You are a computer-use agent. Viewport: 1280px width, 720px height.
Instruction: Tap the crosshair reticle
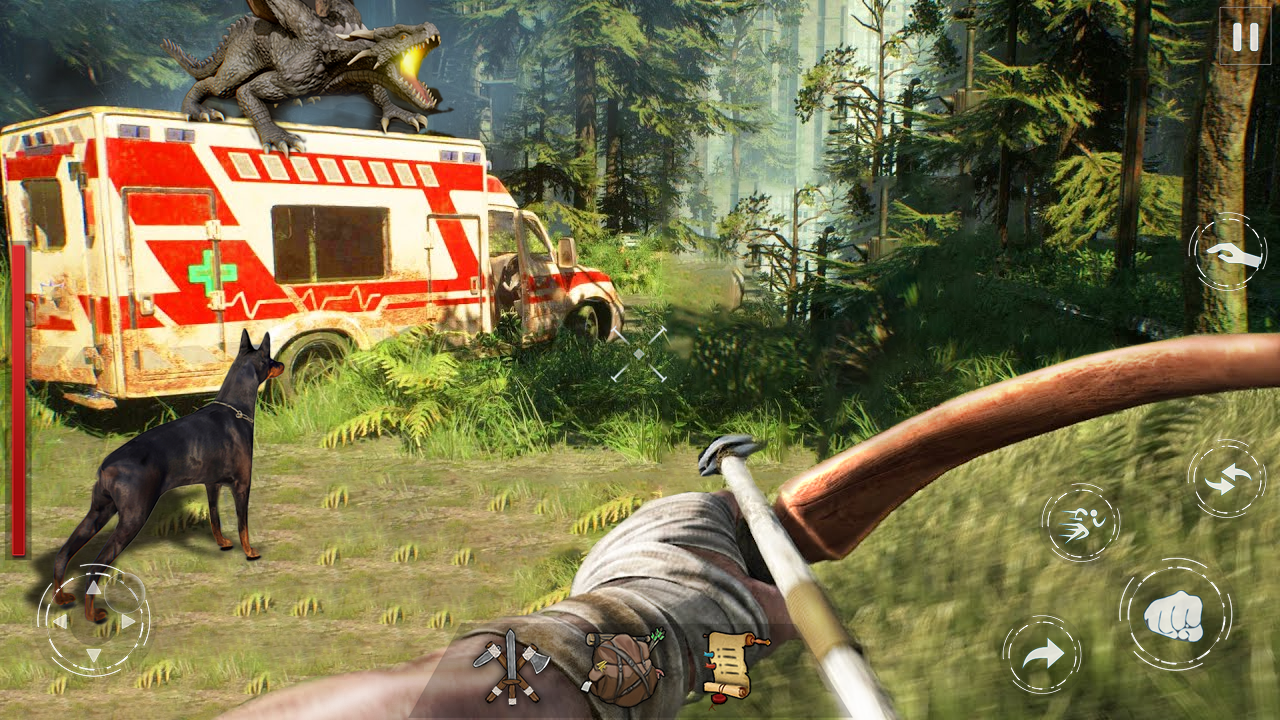(641, 355)
